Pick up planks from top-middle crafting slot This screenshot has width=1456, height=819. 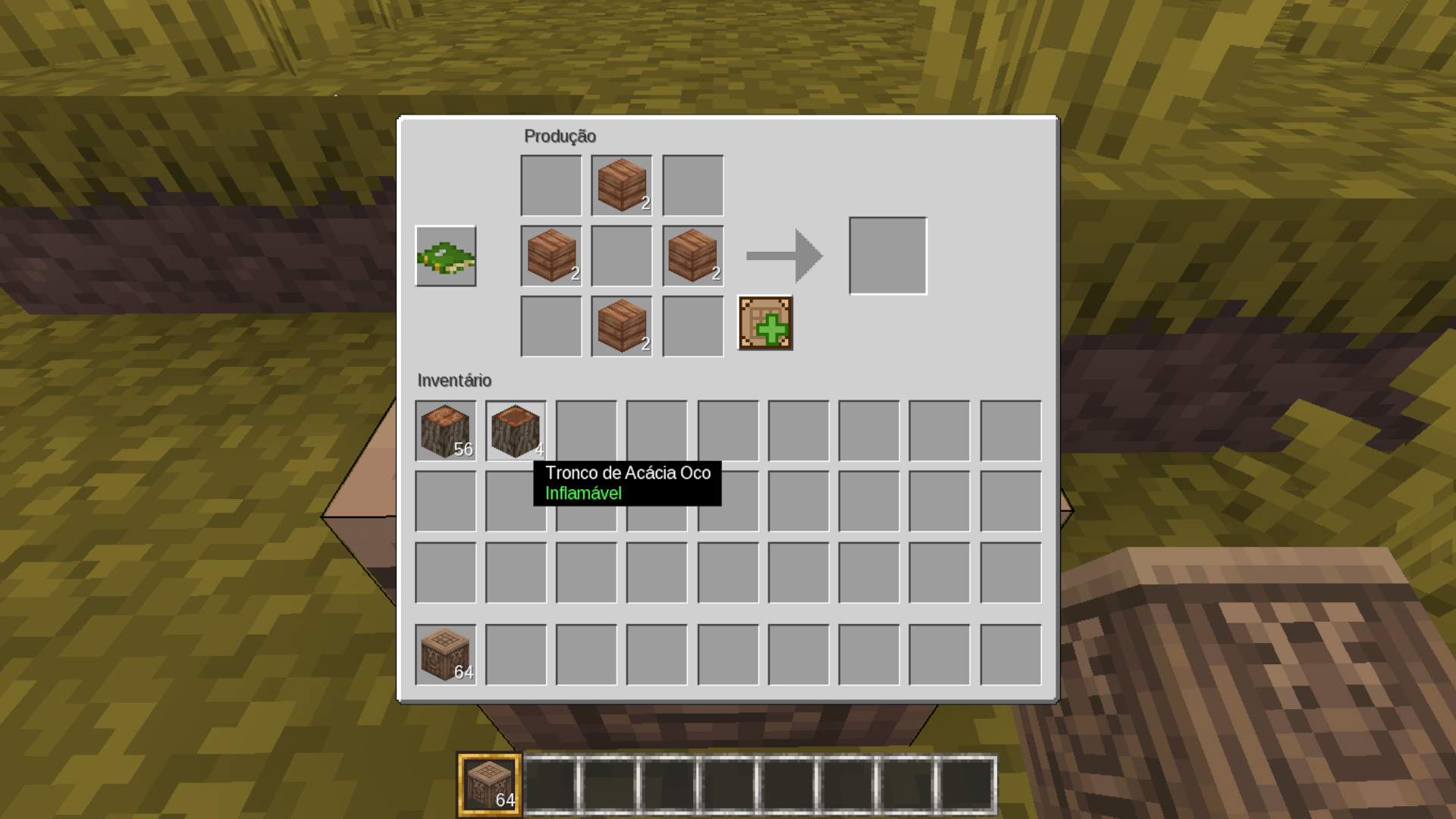coord(622,186)
